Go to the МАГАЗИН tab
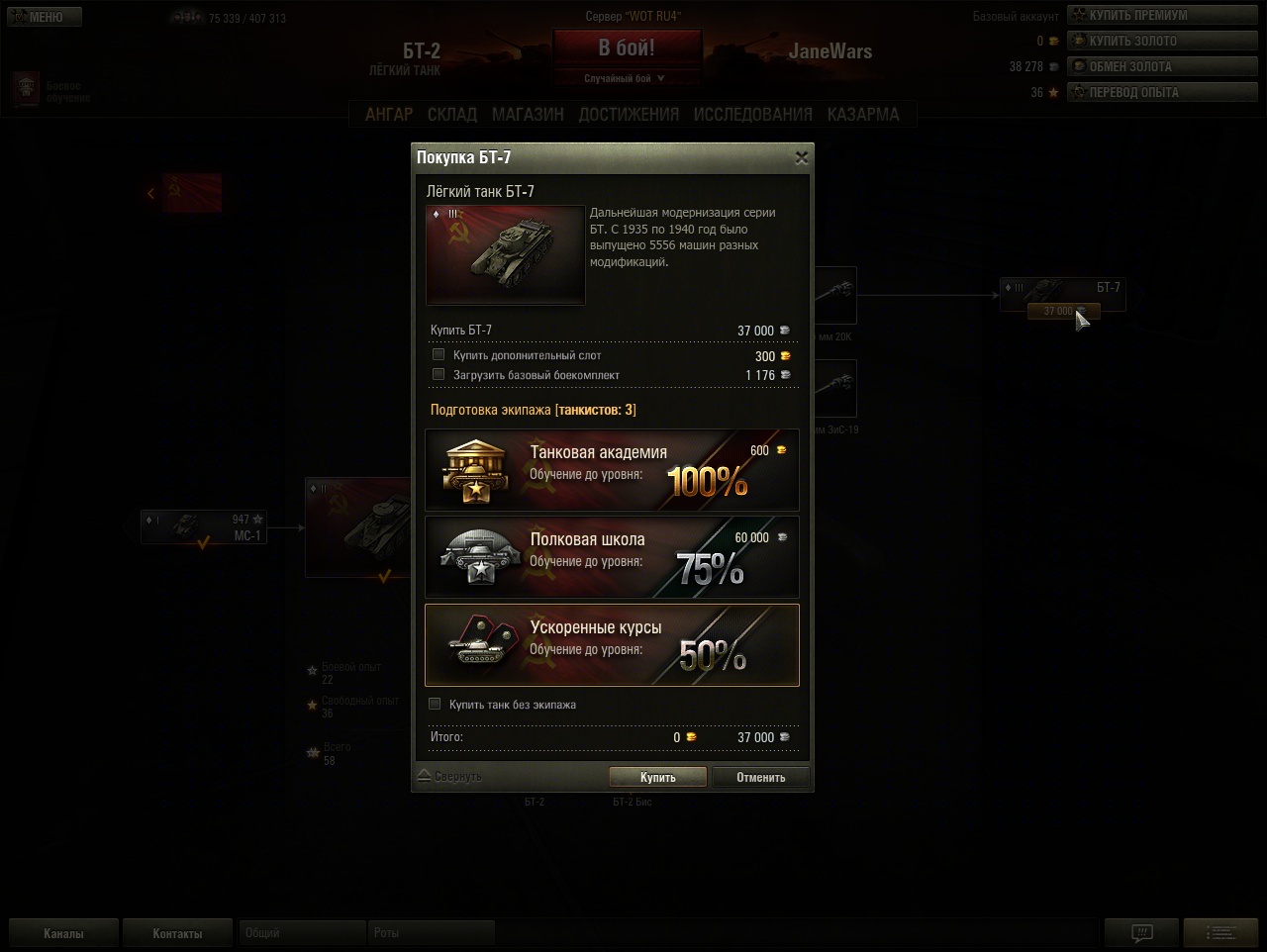This screenshot has width=1267, height=952. pyautogui.click(x=528, y=115)
